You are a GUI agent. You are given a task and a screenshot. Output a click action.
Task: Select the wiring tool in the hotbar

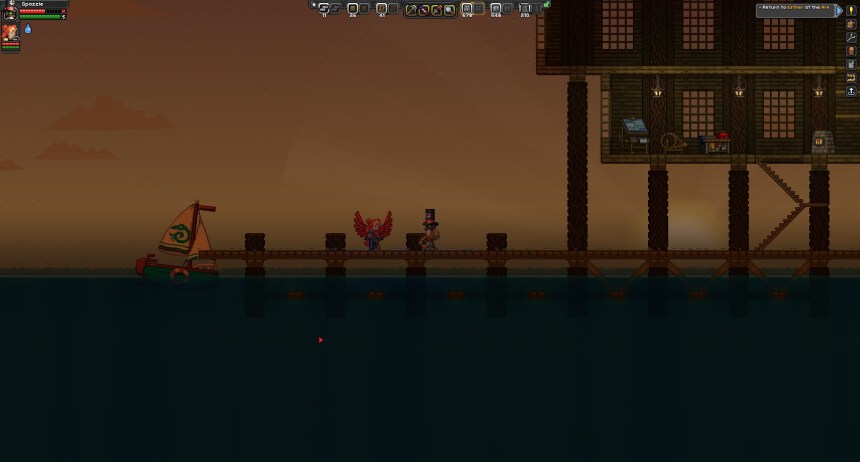coord(424,9)
